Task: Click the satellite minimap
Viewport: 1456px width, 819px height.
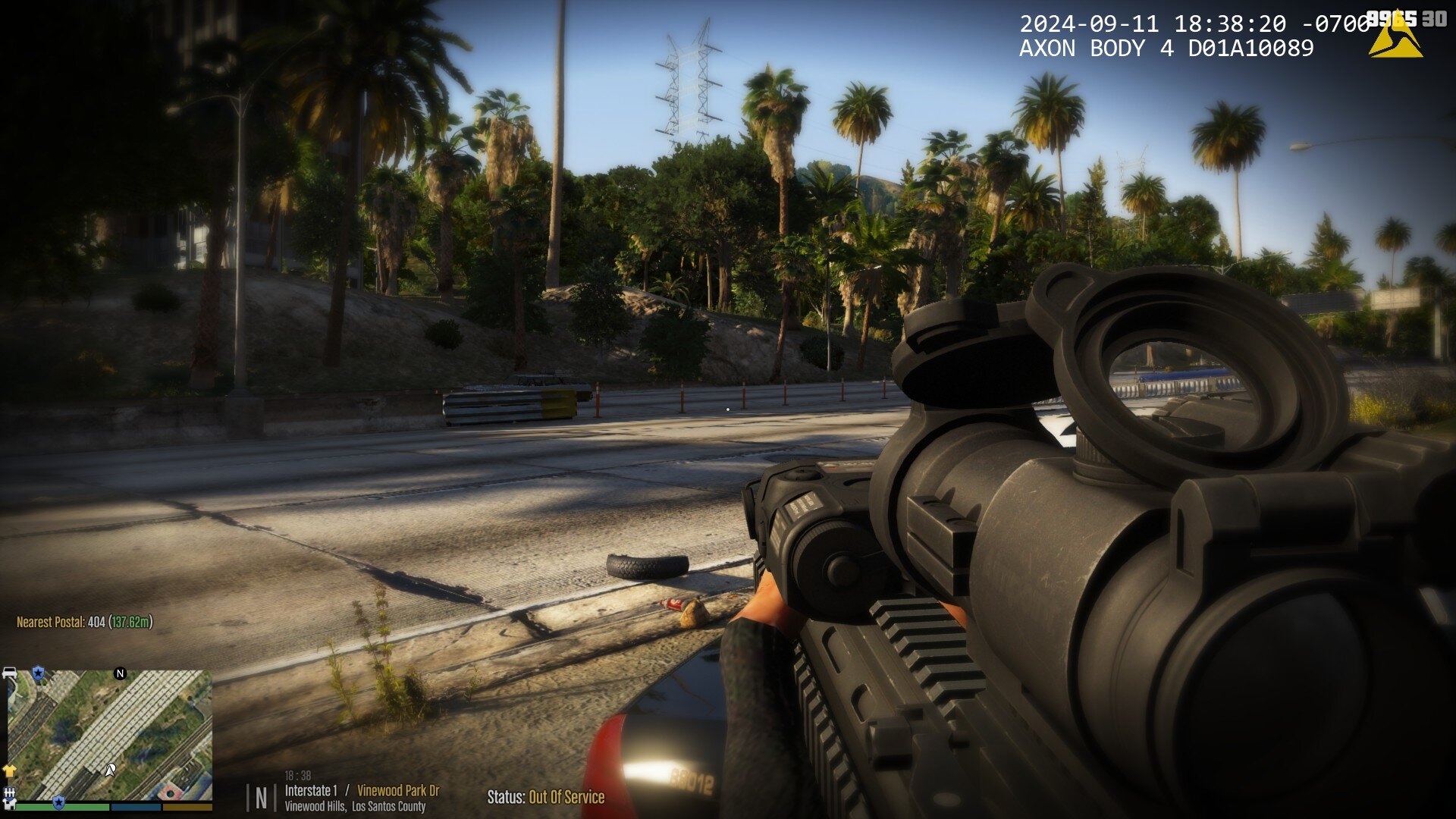Action: (x=110, y=734)
